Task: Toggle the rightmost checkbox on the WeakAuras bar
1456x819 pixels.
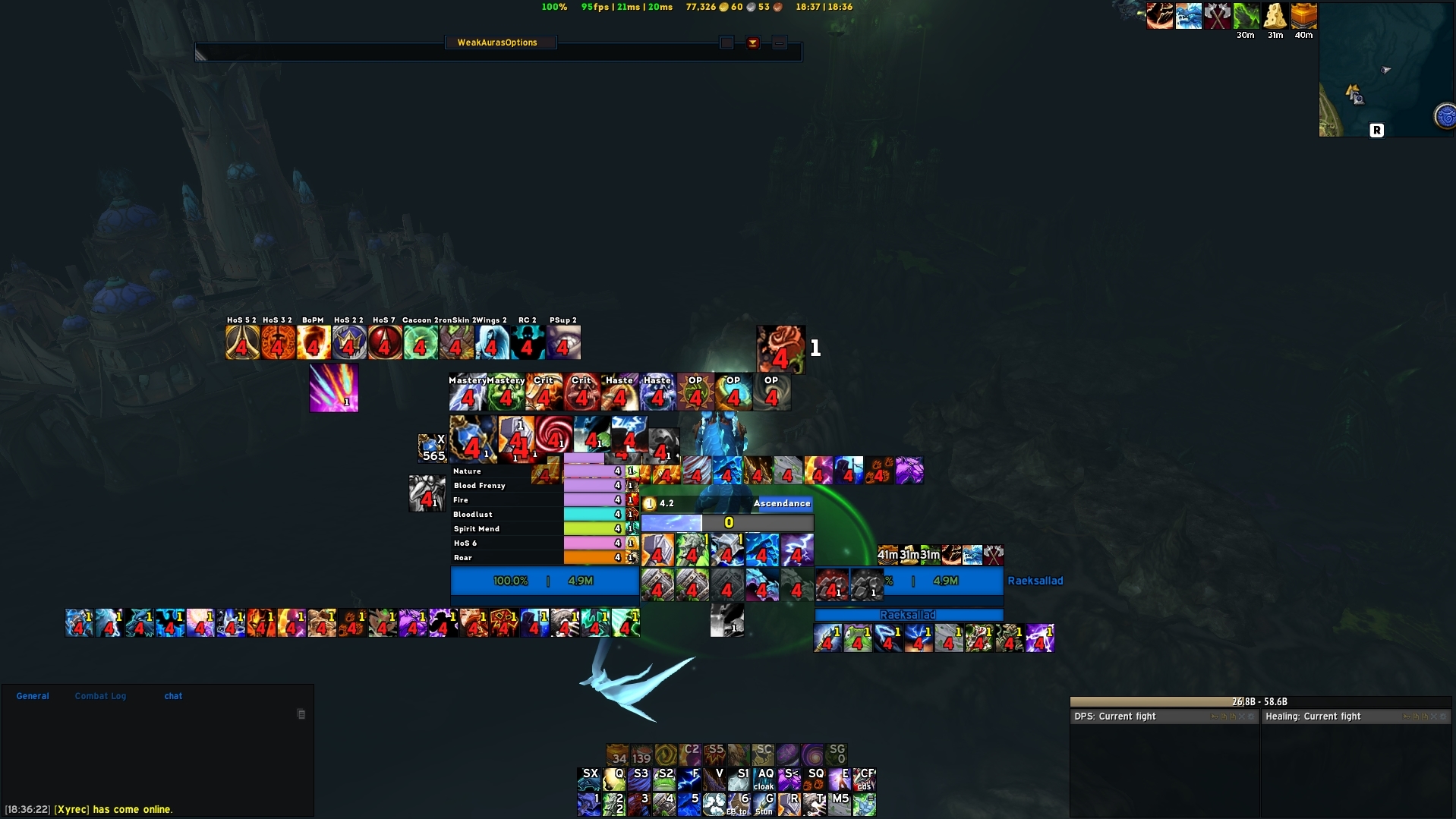Action: coord(779,43)
